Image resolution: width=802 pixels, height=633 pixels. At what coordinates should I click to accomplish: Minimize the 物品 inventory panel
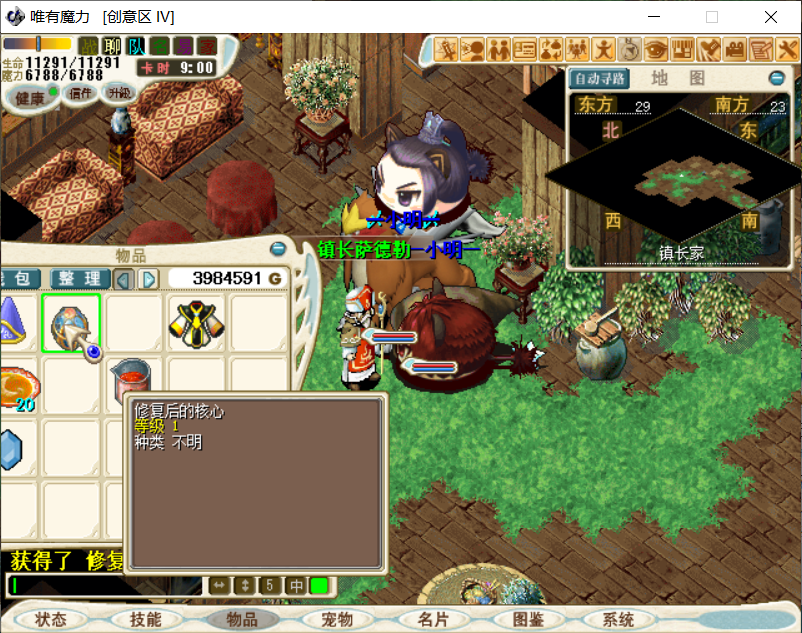point(278,249)
